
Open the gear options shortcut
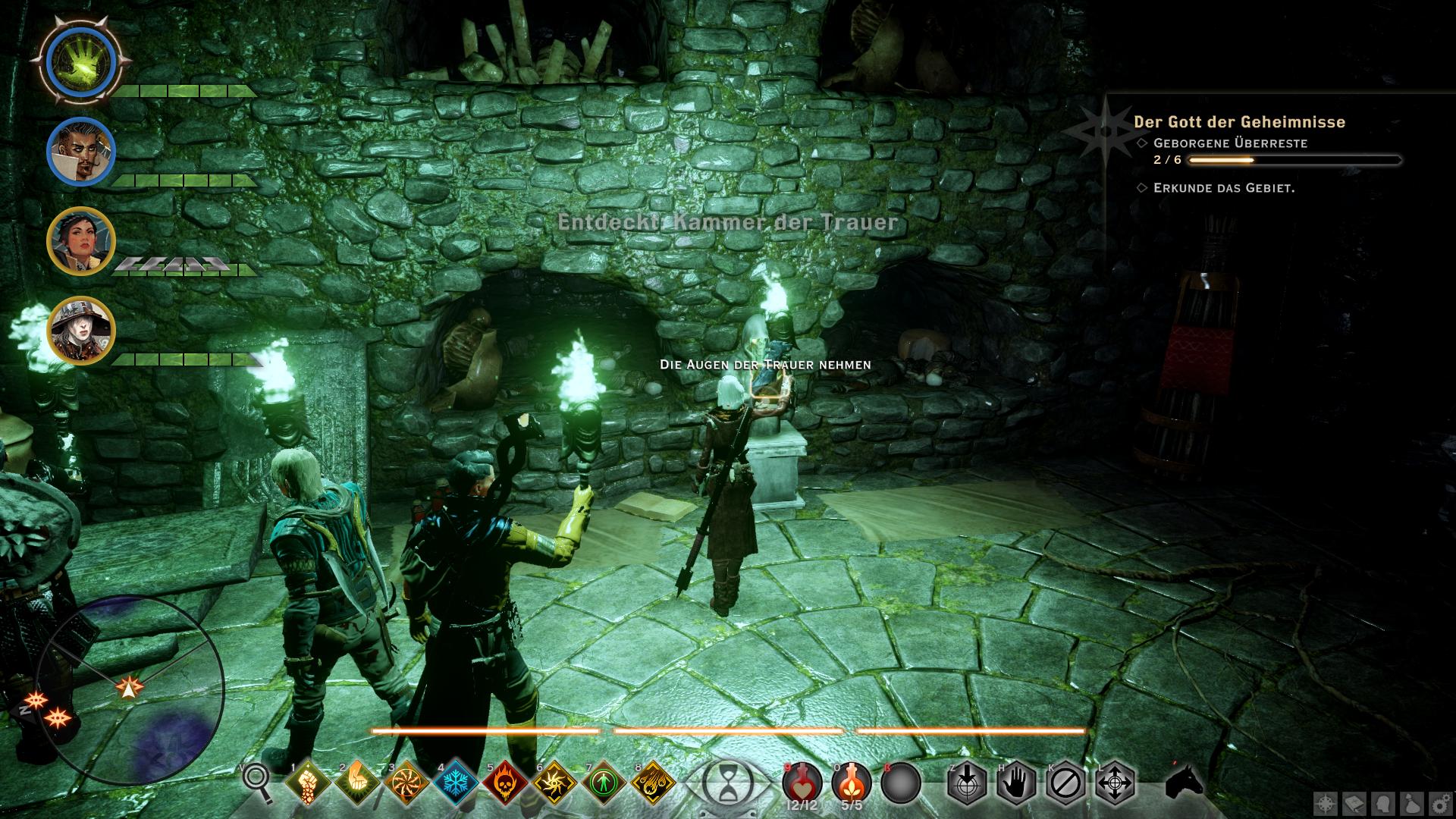click(x=1437, y=803)
